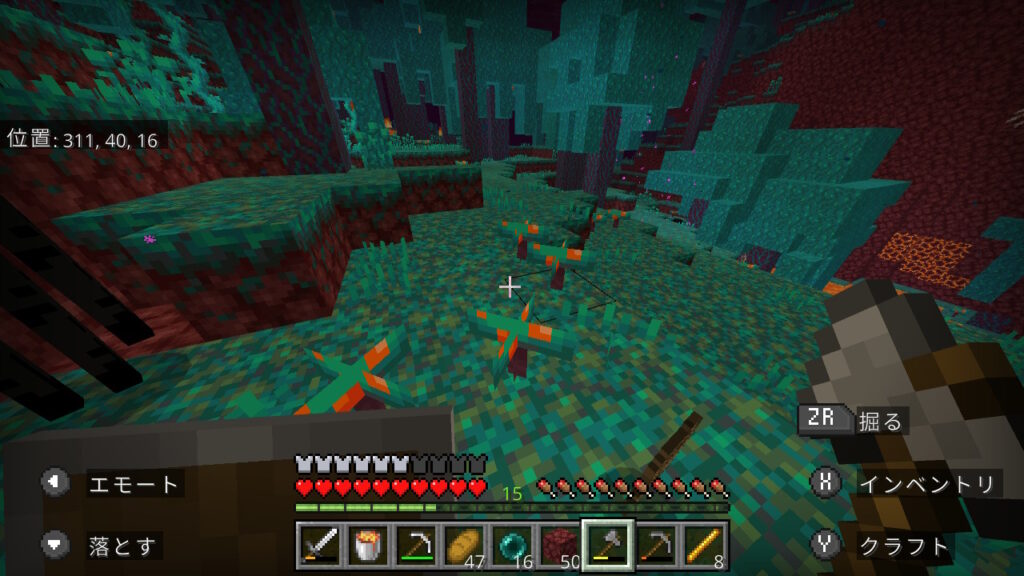Select the lava bucket slot
1024x576 pixels.
(369, 545)
